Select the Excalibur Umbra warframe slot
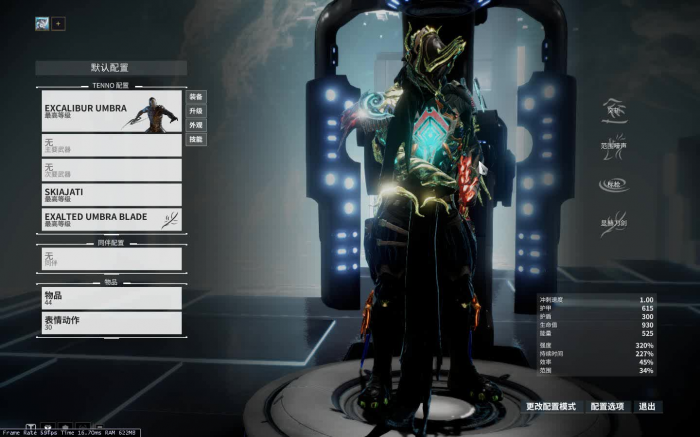This screenshot has width=700, height=437. click(111, 110)
